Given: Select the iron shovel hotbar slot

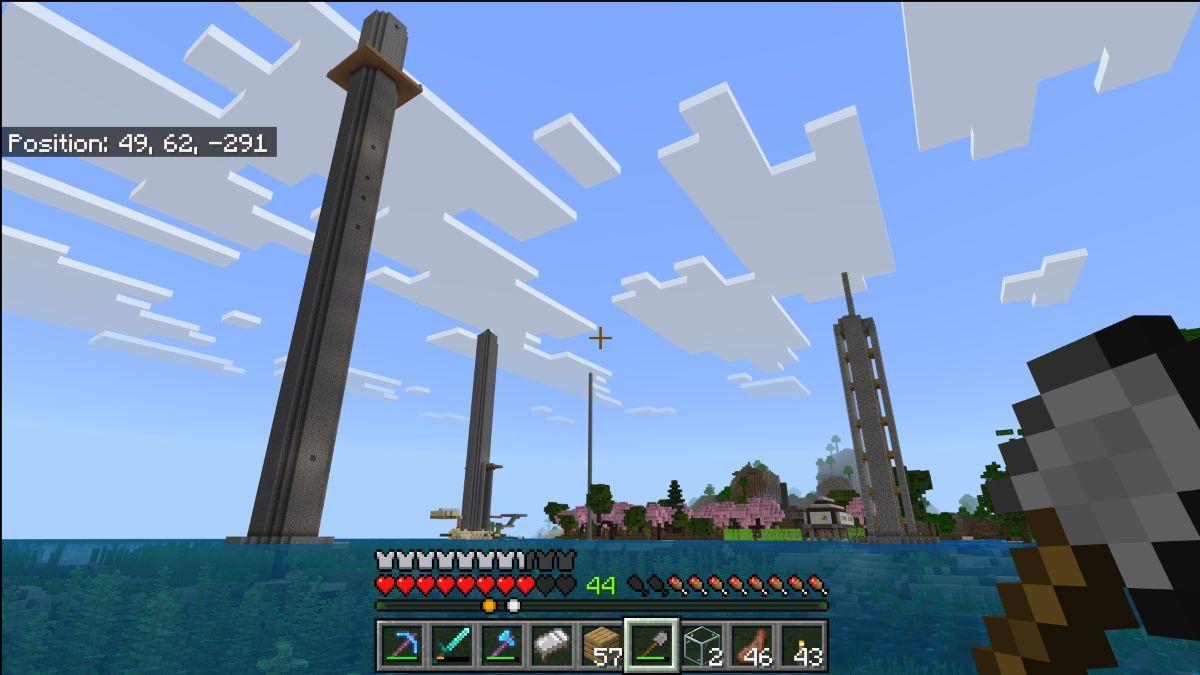Looking at the screenshot, I should (x=652, y=646).
